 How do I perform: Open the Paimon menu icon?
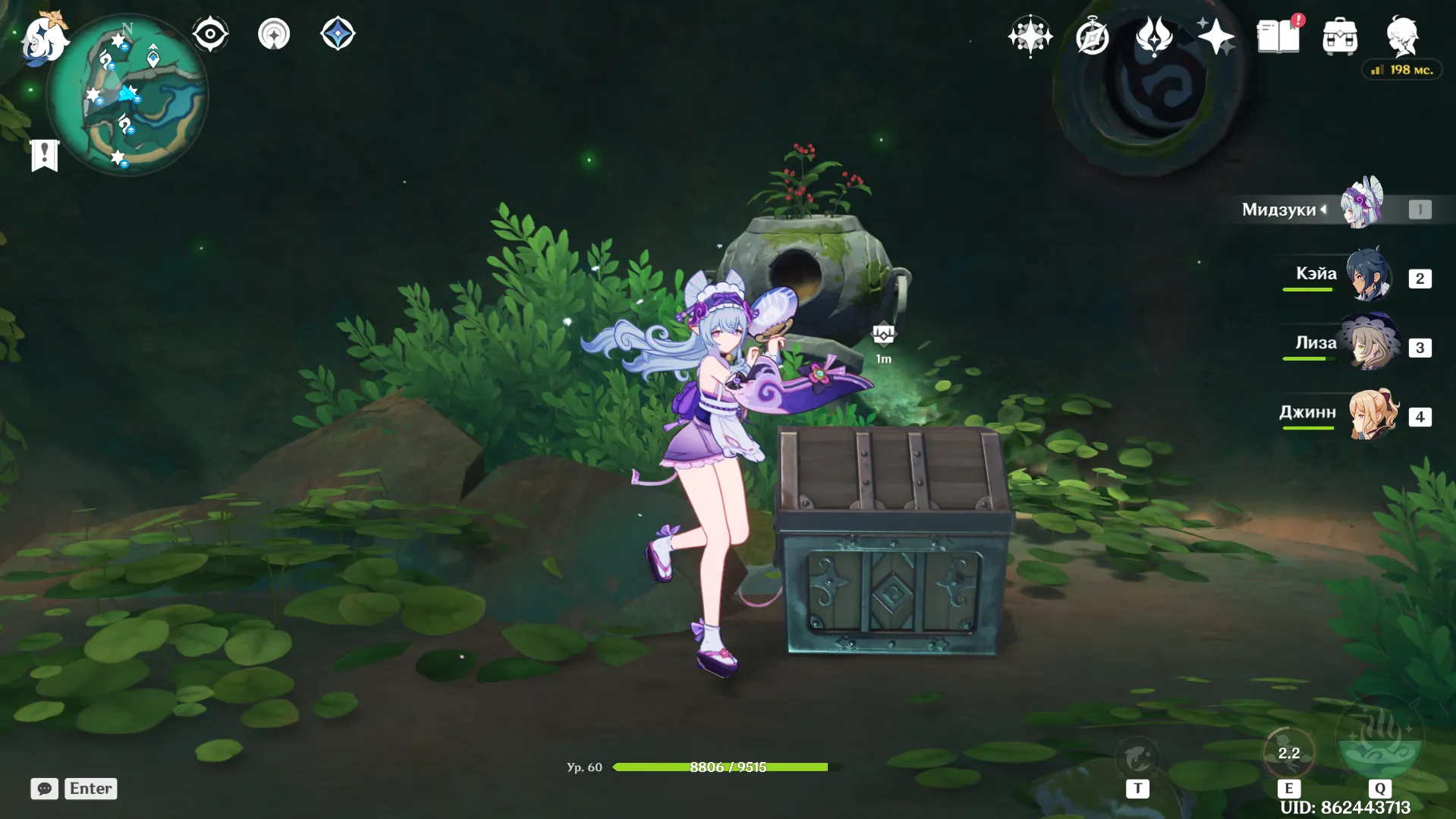pos(44,38)
